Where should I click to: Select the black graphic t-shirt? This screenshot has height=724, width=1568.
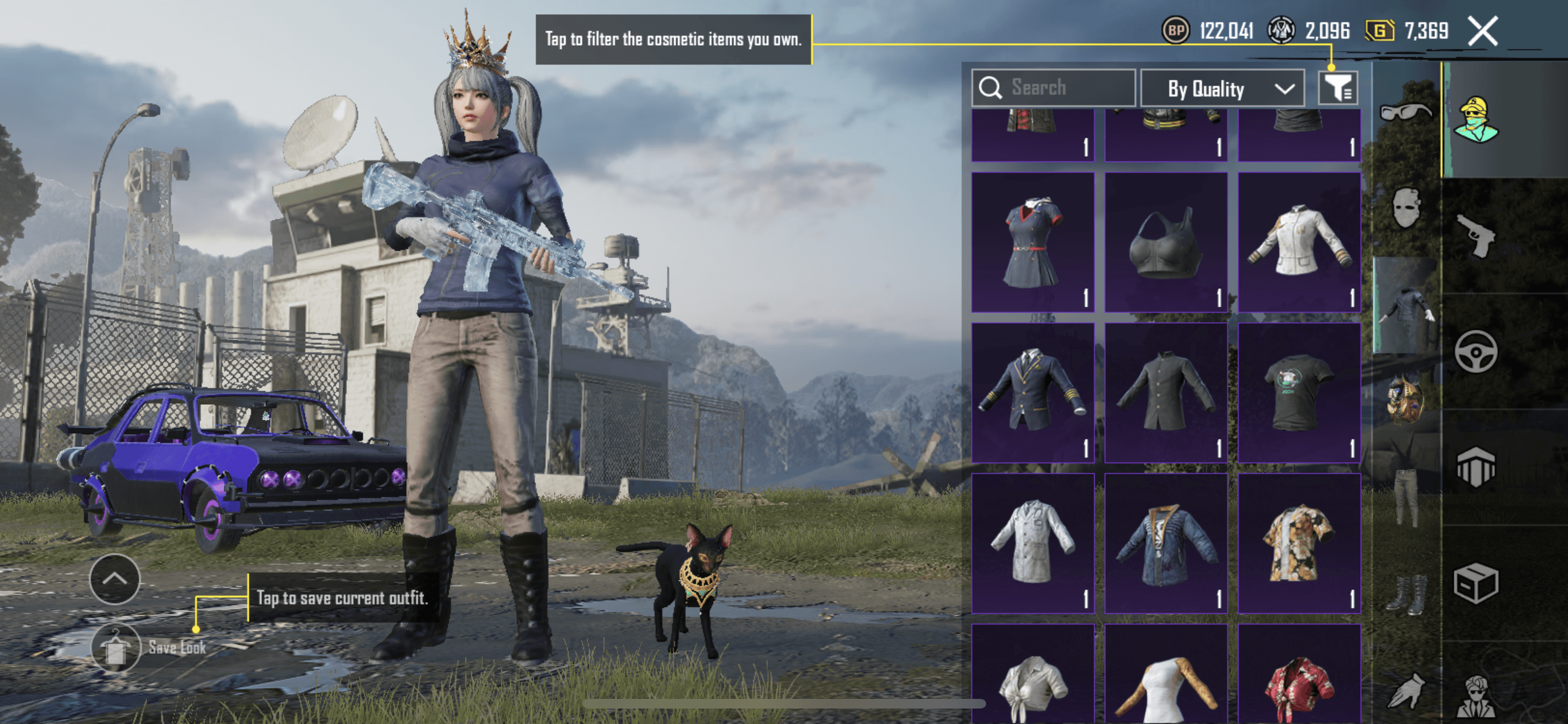pos(1299,392)
